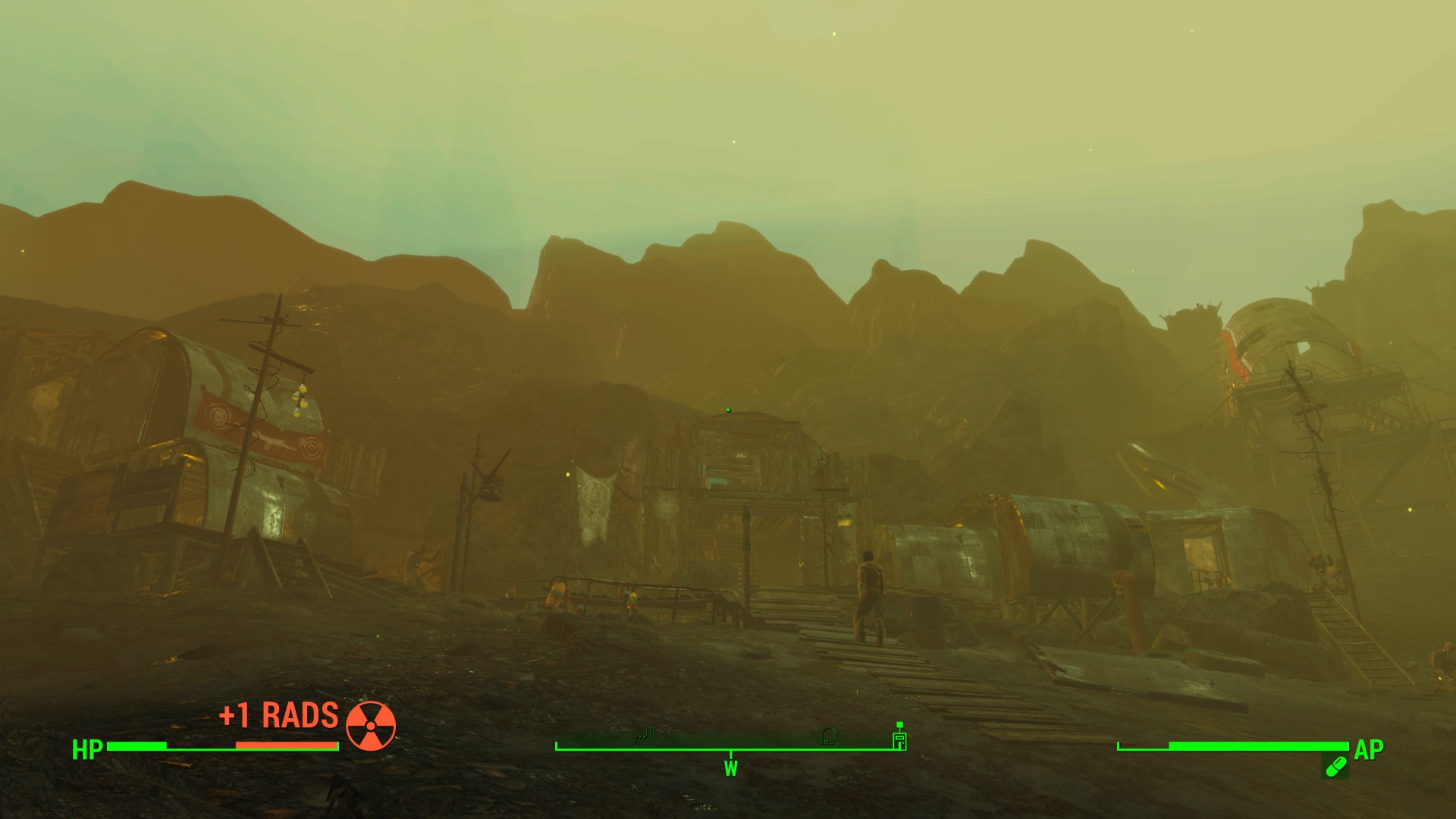Select the dome-shaped location marker on compass
1456x819 pixels.
coord(829,736)
